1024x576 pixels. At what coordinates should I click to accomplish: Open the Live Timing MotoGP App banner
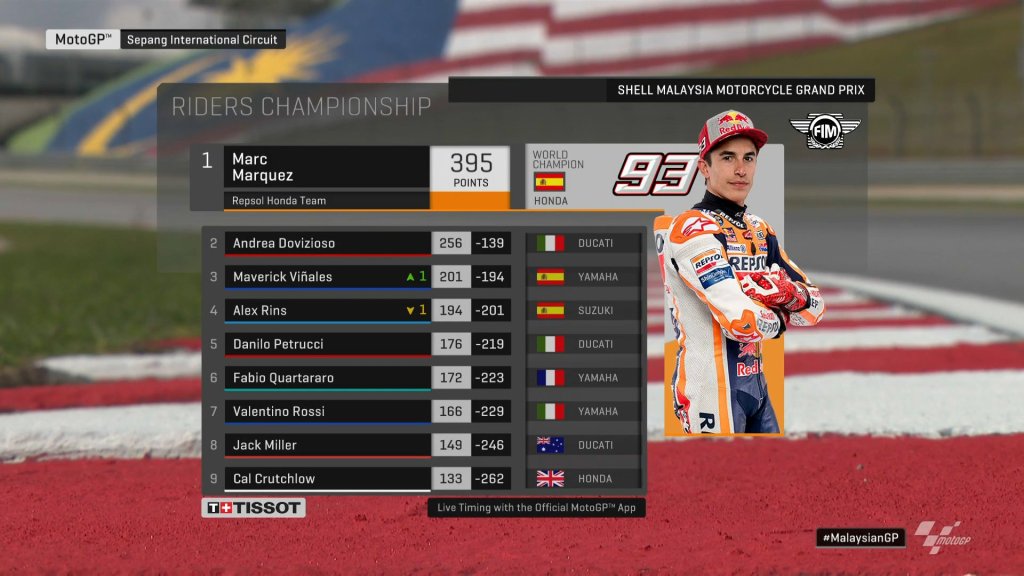pos(537,508)
